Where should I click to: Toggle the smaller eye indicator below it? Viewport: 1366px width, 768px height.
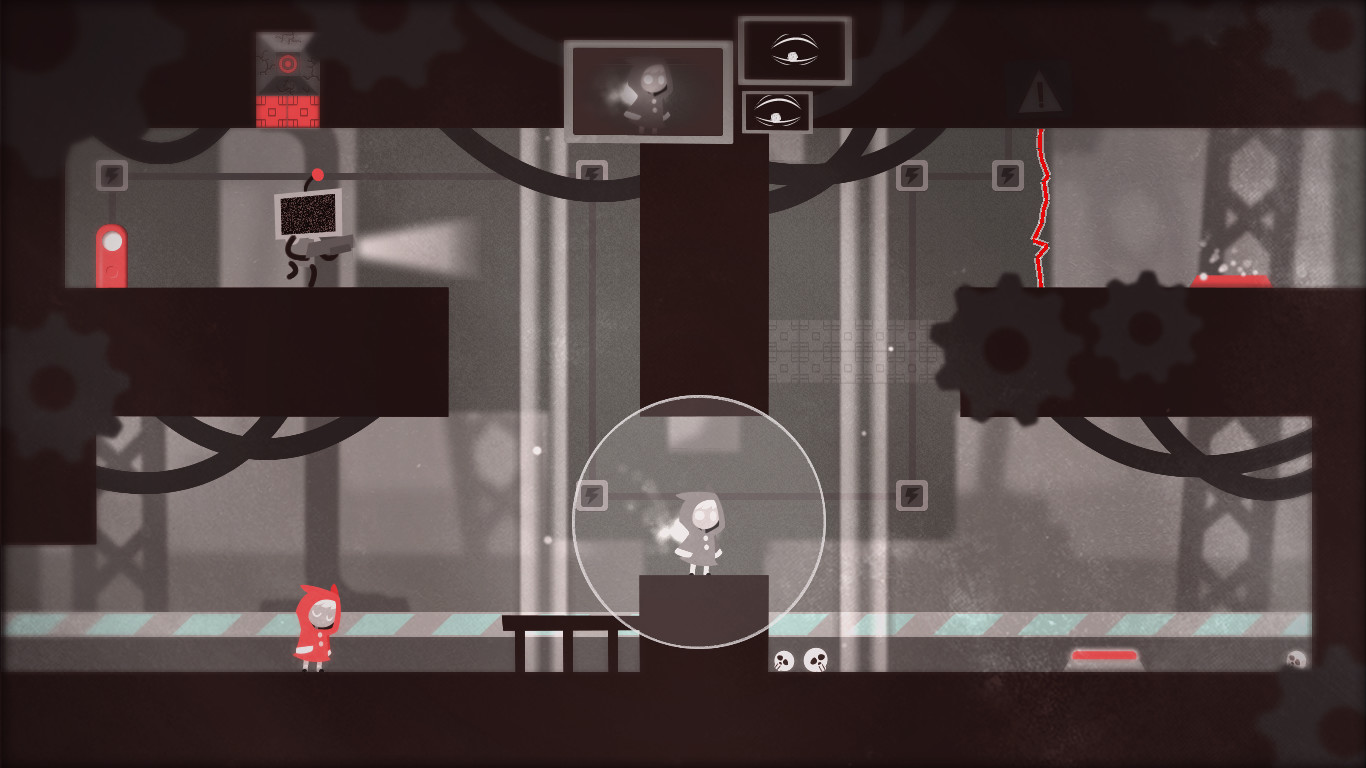(x=777, y=114)
